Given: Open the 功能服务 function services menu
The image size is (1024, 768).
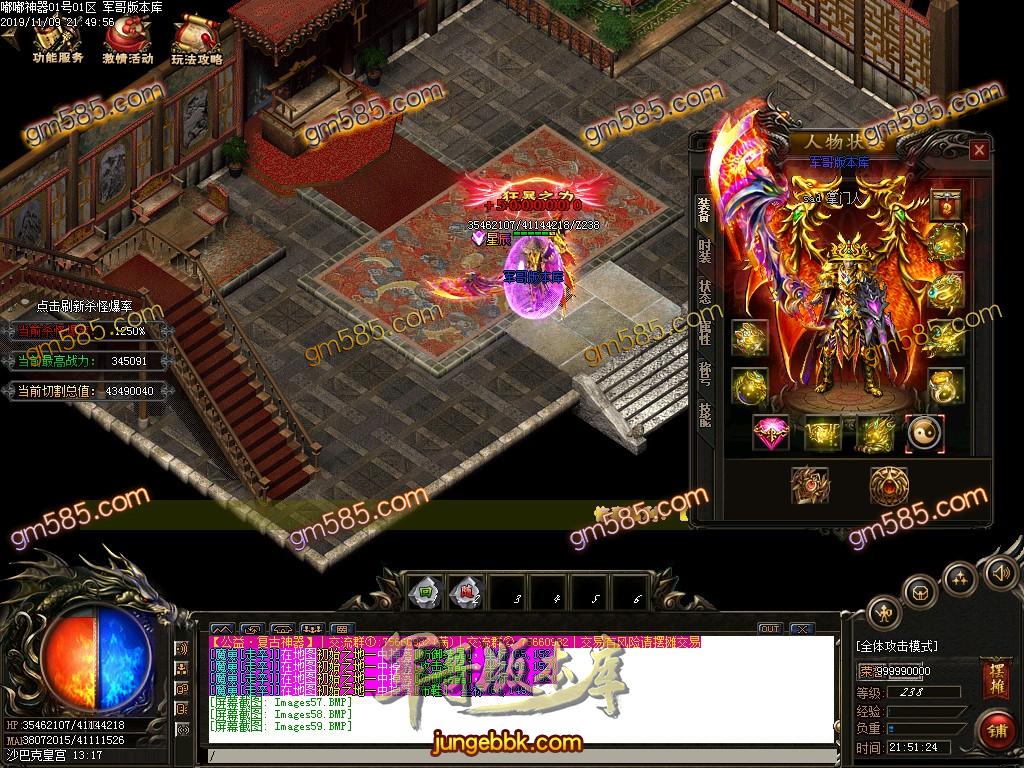Looking at the screenshot, I should point(56,43).
